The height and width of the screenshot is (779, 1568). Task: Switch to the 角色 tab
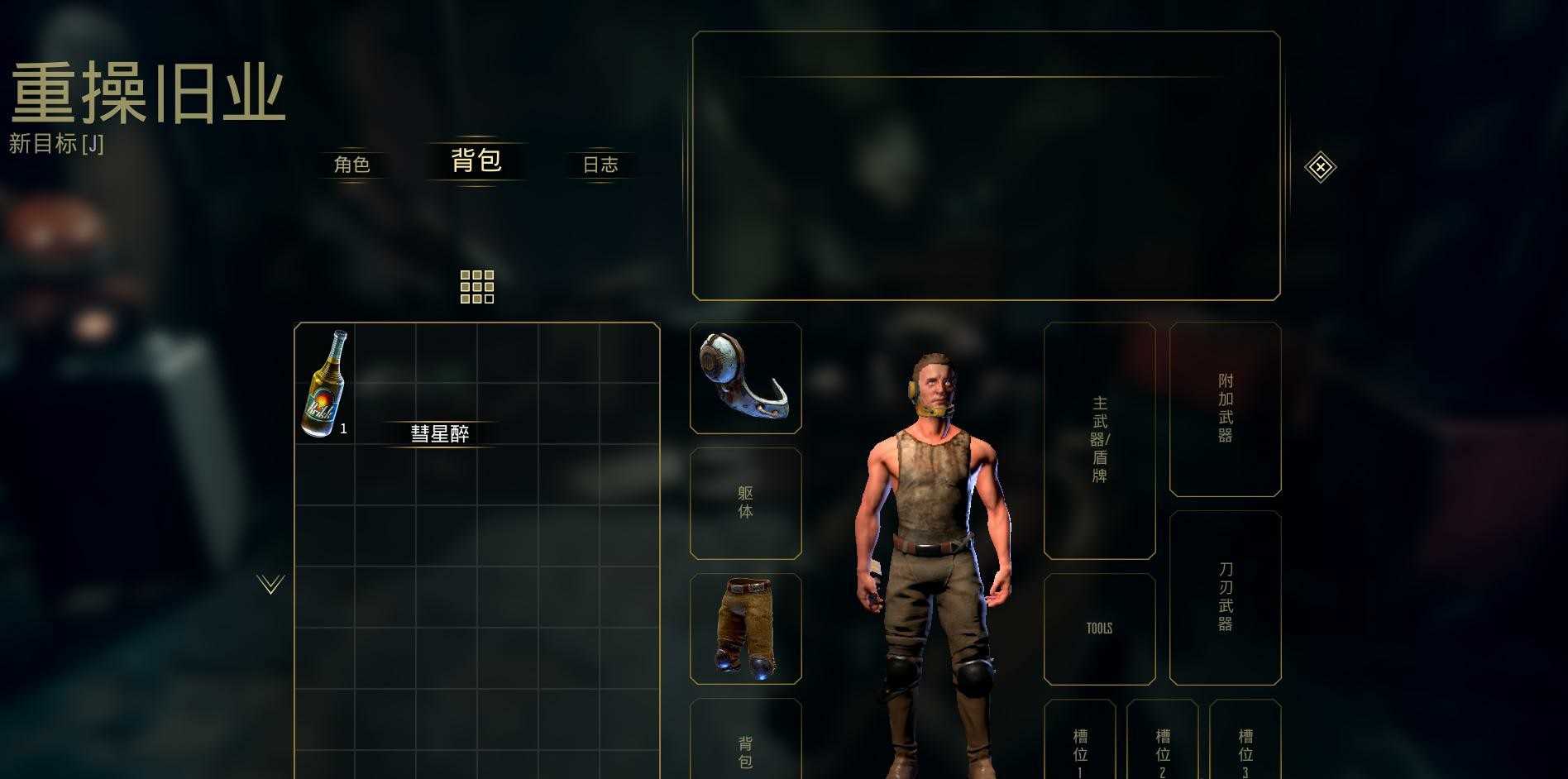[351, 165]
